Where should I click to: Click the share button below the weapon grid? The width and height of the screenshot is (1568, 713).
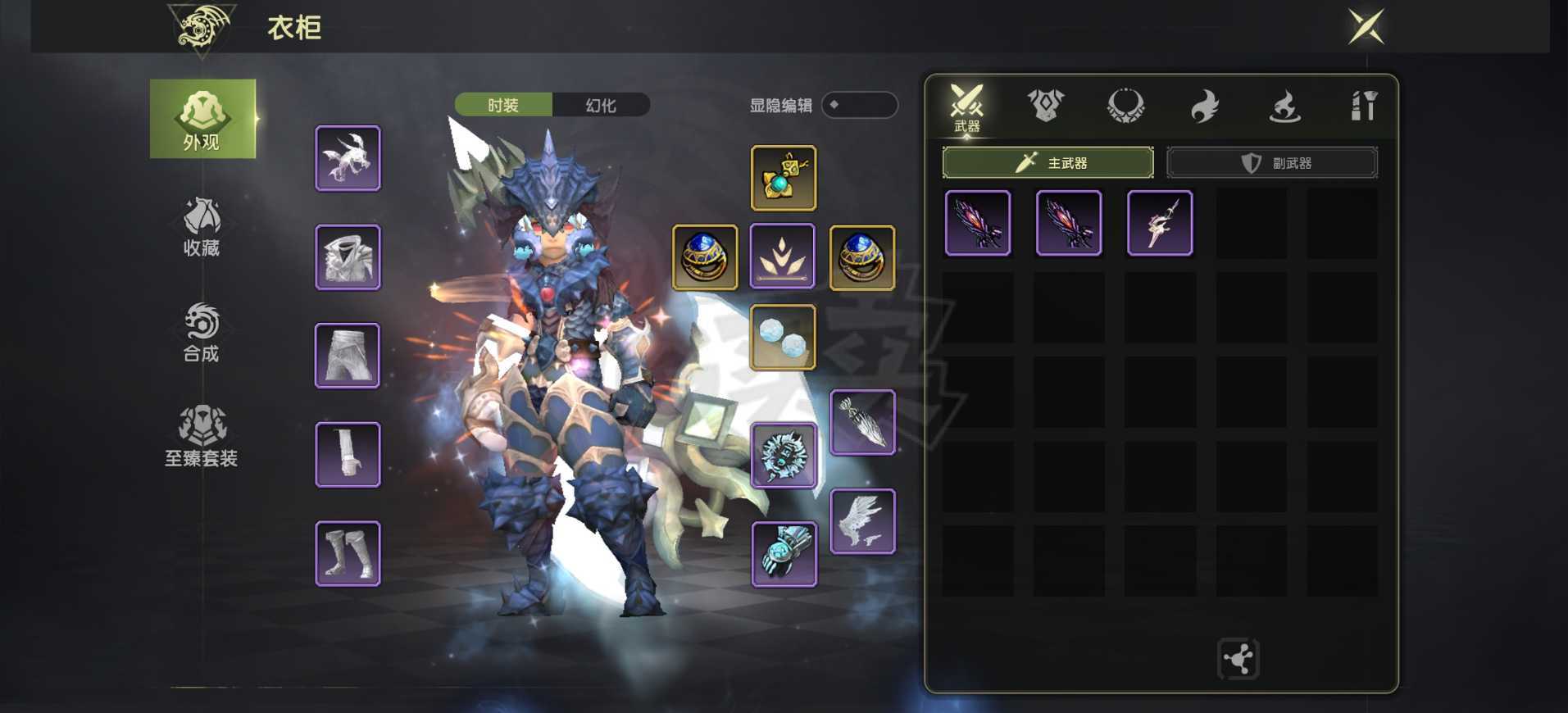pos(1238,659)
